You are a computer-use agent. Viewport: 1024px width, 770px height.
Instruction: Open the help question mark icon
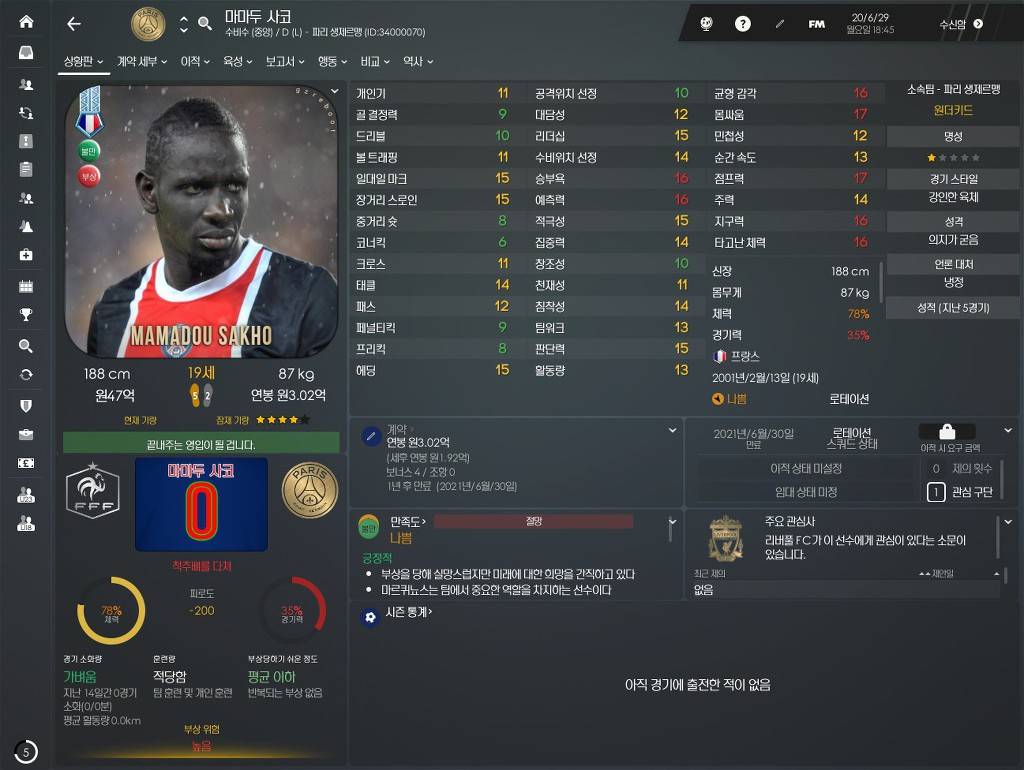coord(743,24)
